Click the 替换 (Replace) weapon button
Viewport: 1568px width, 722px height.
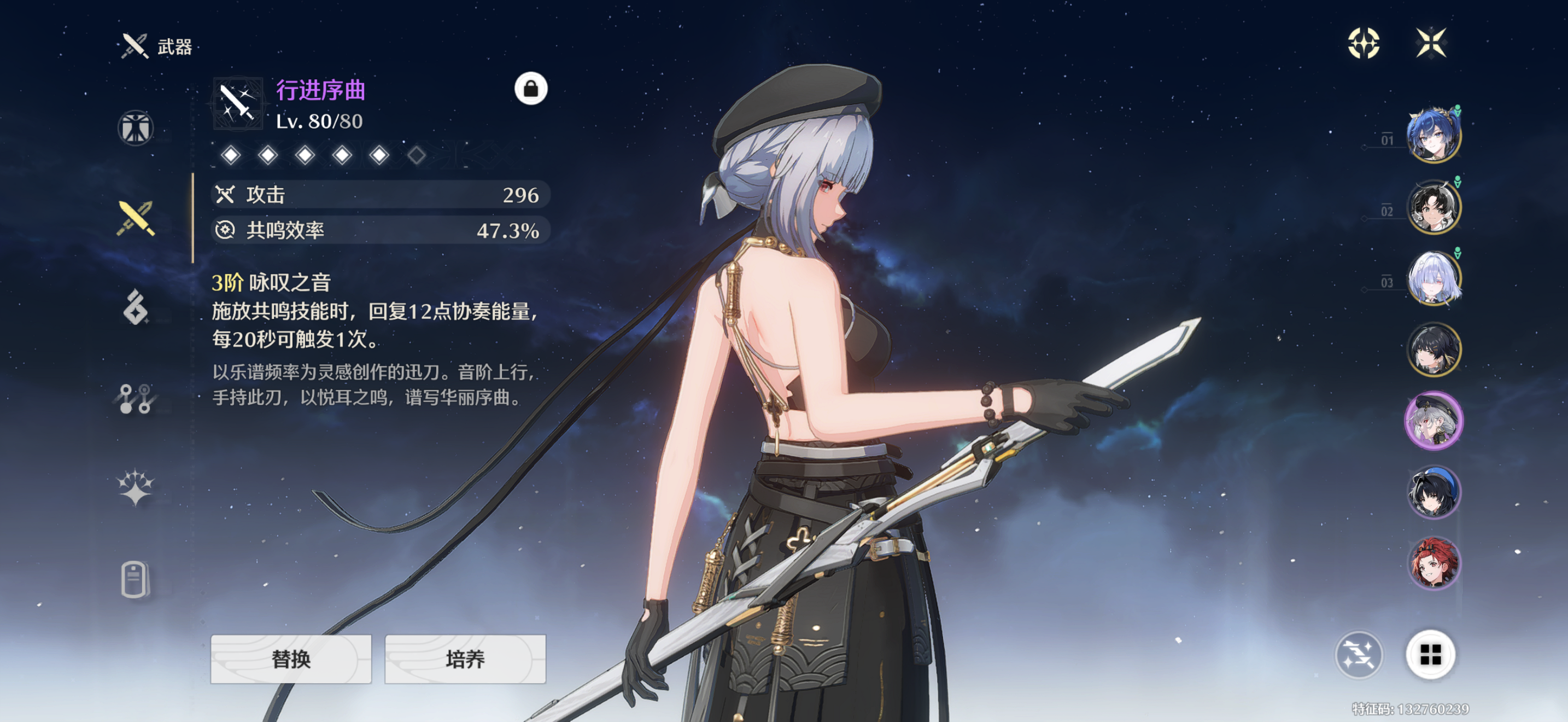click(291, 659)
